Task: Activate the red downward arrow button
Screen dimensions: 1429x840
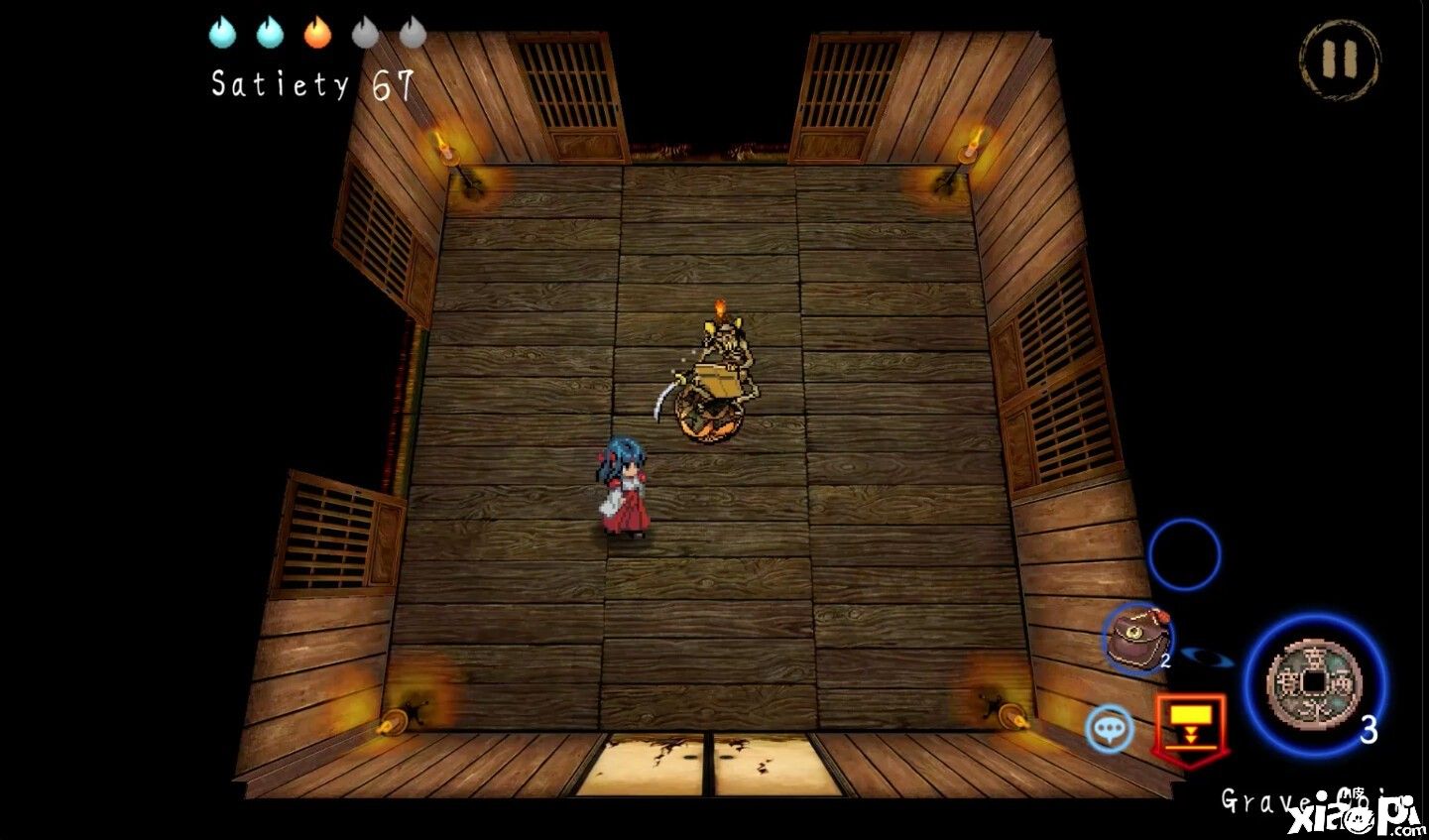Action: point(1190,724)
